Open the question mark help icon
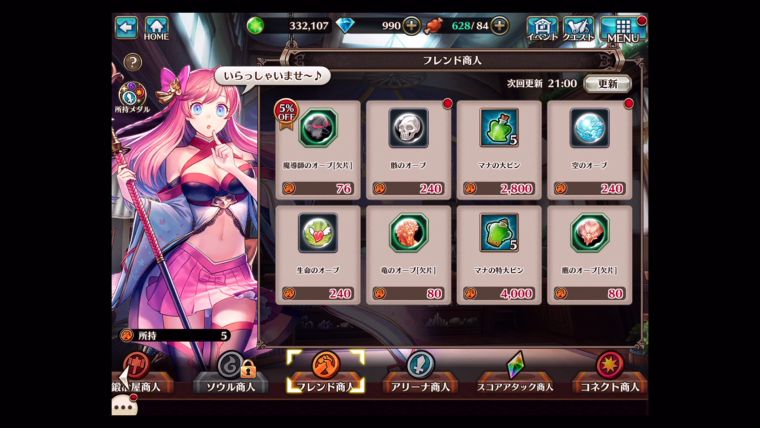The width and height of the screenshot is (760, 428). click(x=133, y=62)
